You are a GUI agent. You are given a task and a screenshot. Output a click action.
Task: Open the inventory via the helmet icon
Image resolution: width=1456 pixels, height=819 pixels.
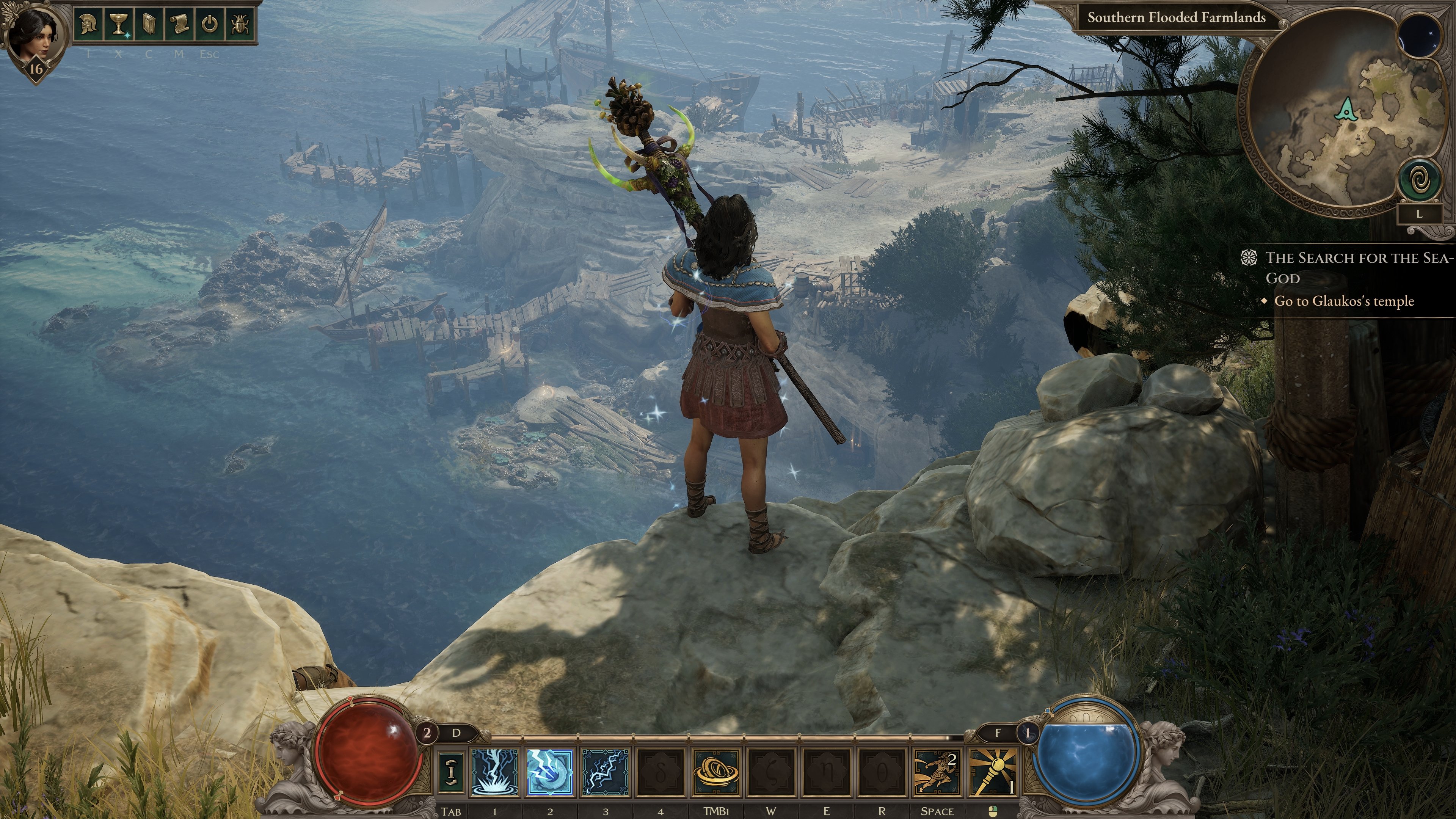(x=88, y=25)
